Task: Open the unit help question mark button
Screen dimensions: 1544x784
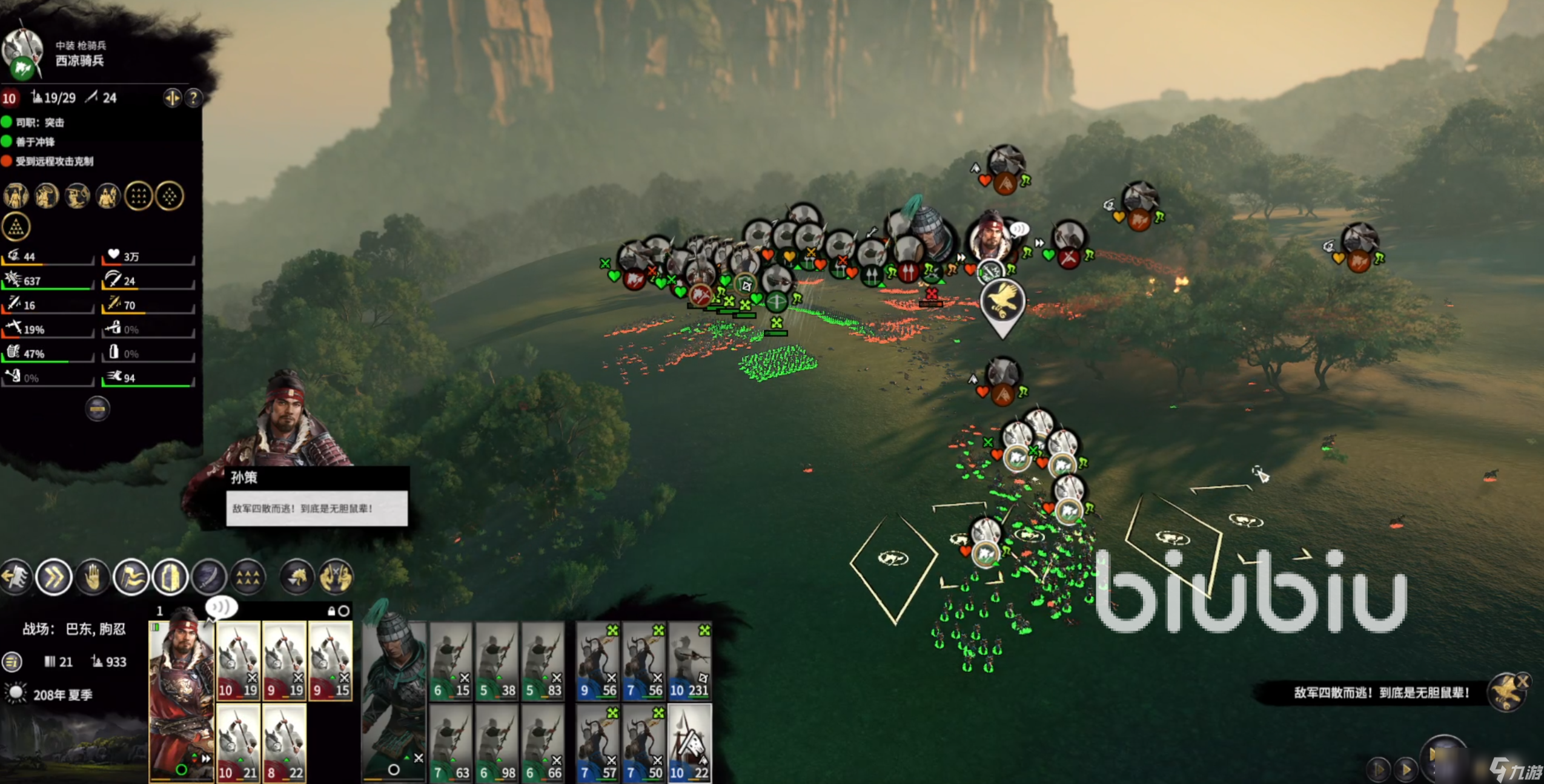Action: 193,98
